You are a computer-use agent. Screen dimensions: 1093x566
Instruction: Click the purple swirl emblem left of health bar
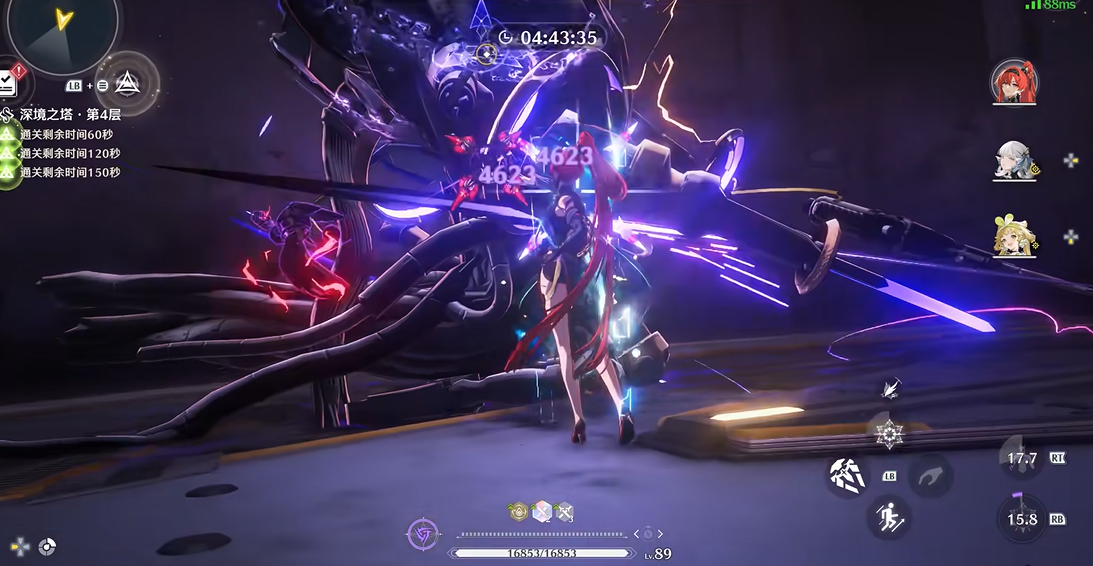click(423, 534)
